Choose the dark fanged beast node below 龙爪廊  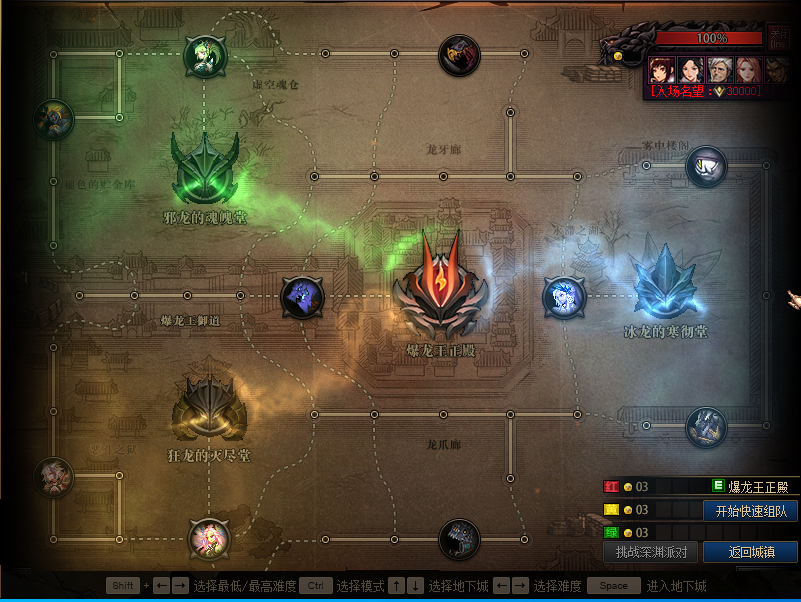tap(460, 540)
